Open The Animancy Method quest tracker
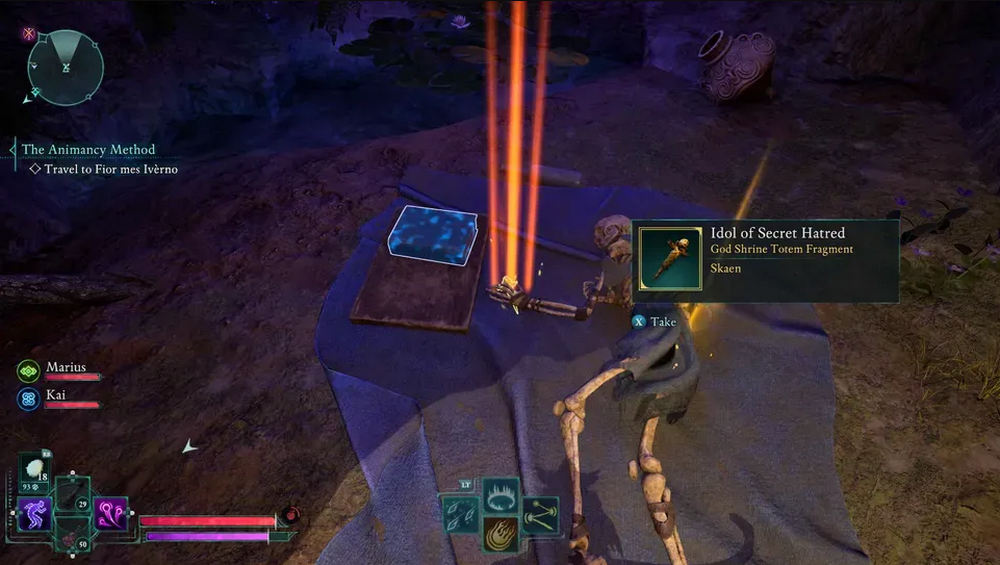 pyautogui.click(x=88, y=150)
